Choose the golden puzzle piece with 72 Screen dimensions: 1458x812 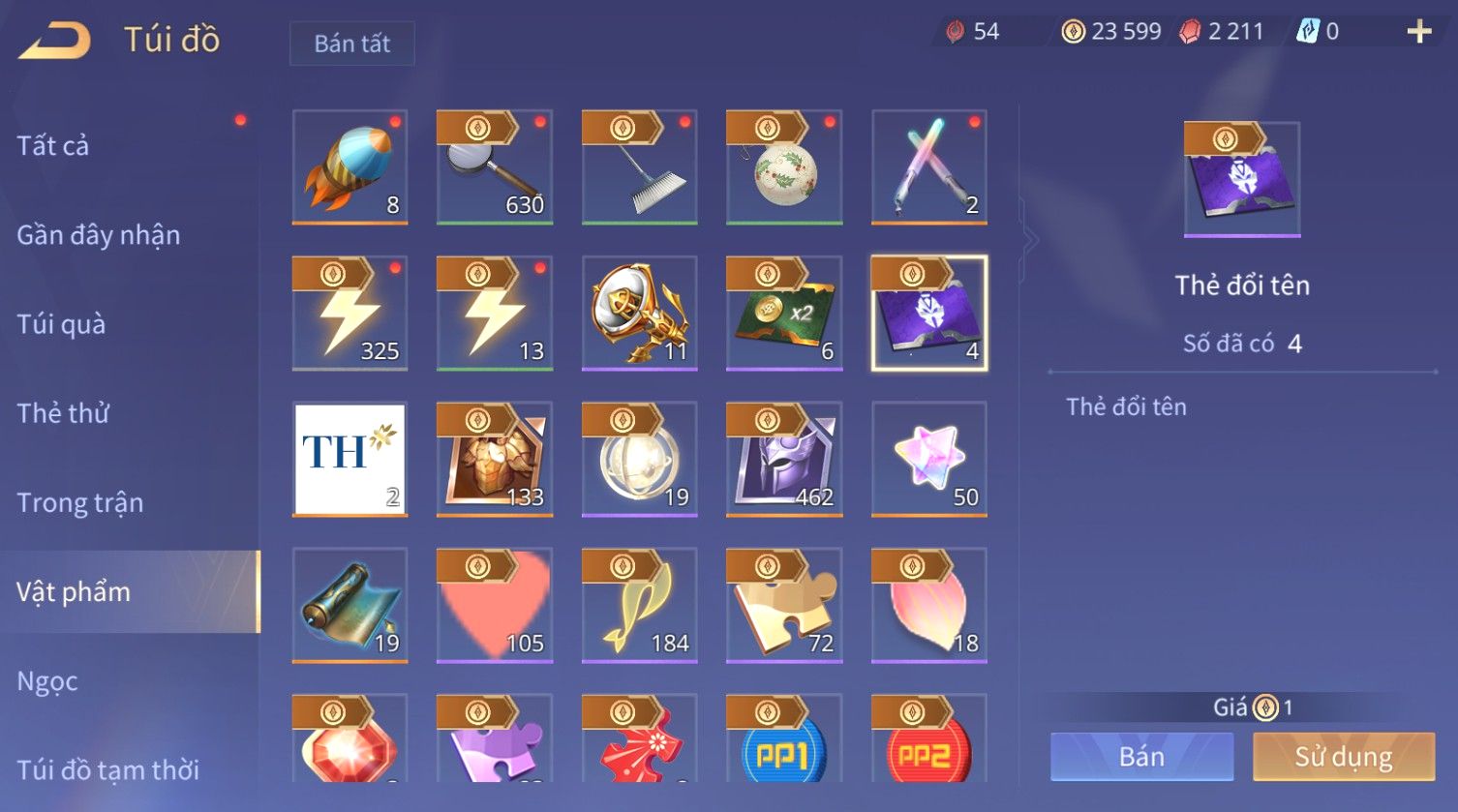point(784,605)
